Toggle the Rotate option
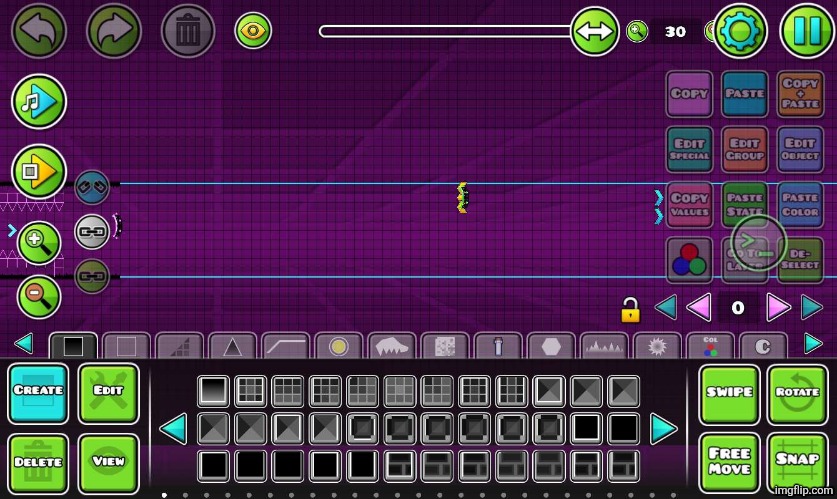 [797, 393]
